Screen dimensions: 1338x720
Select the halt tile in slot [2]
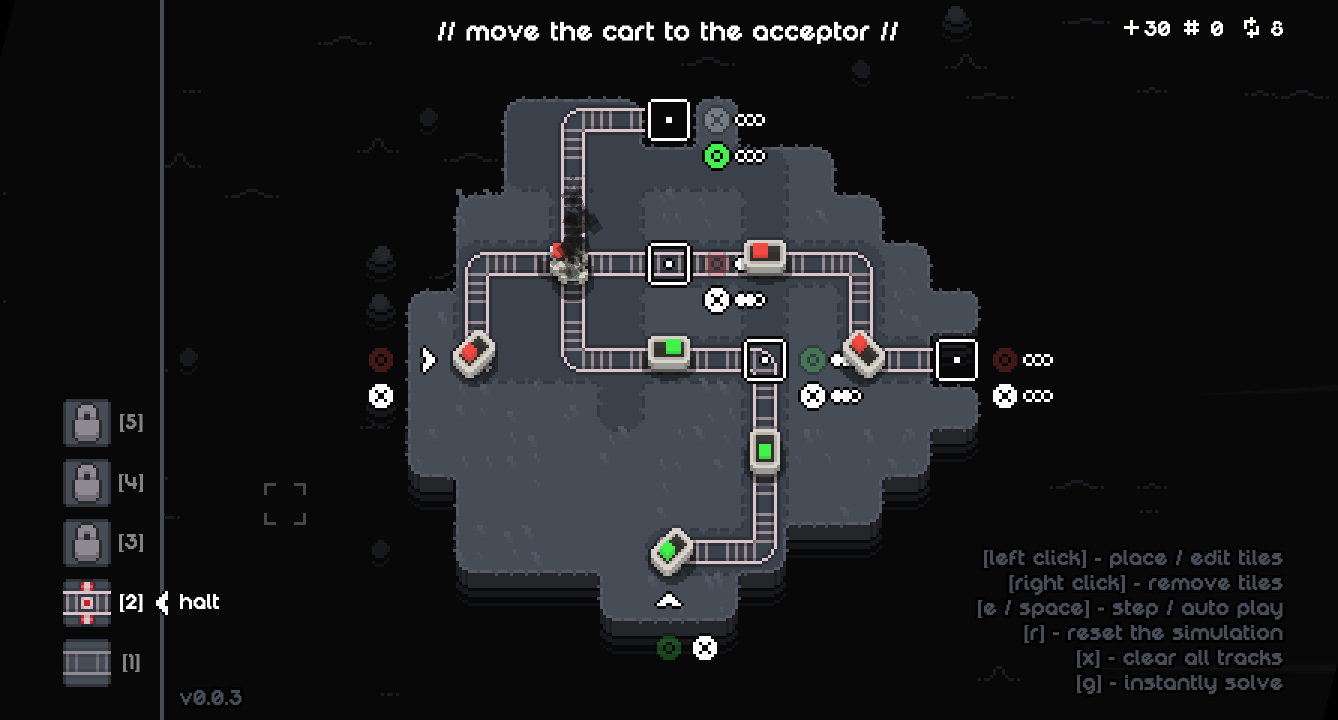86,604
